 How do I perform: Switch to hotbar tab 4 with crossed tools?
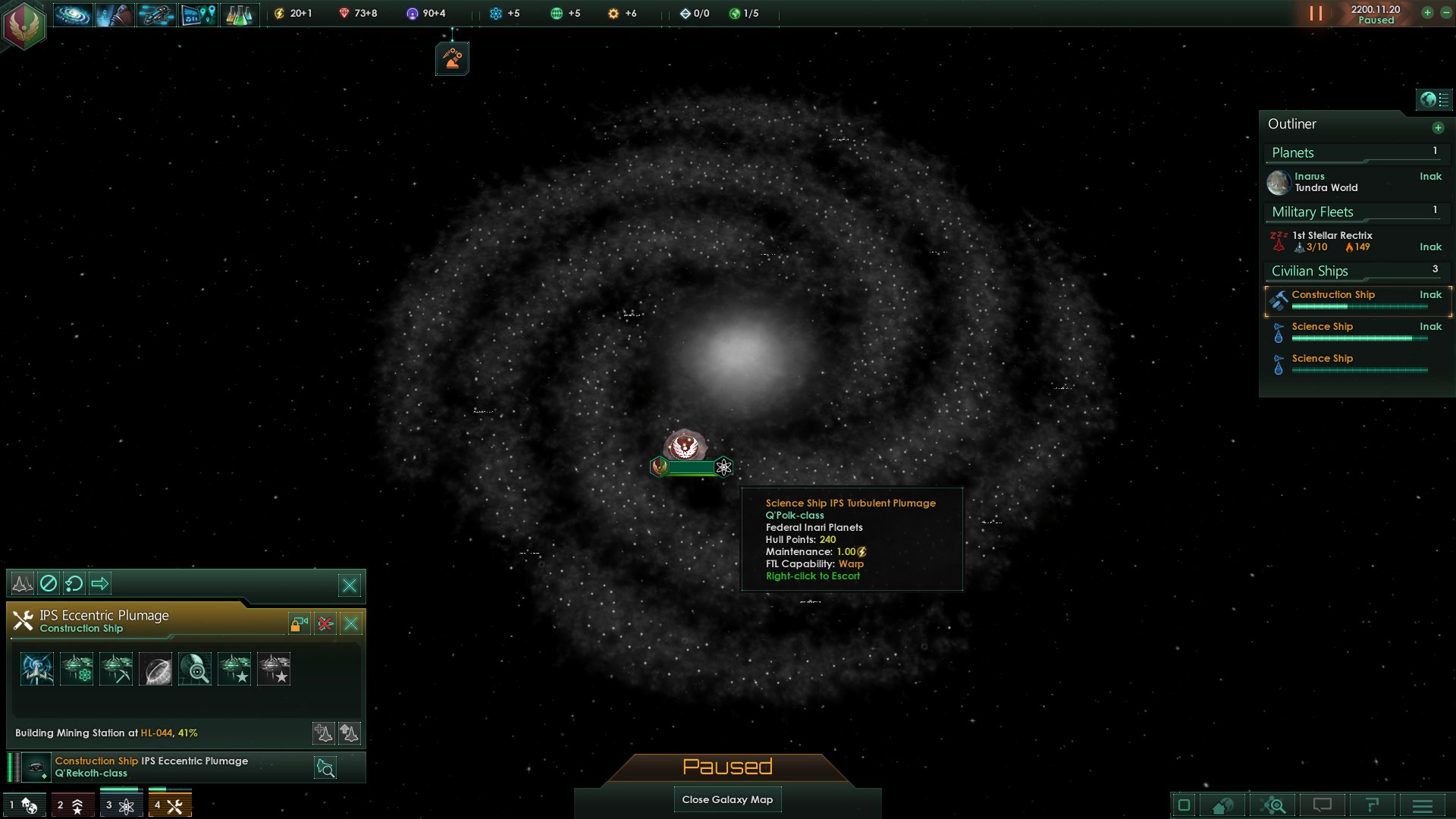(x=170, y=805)
